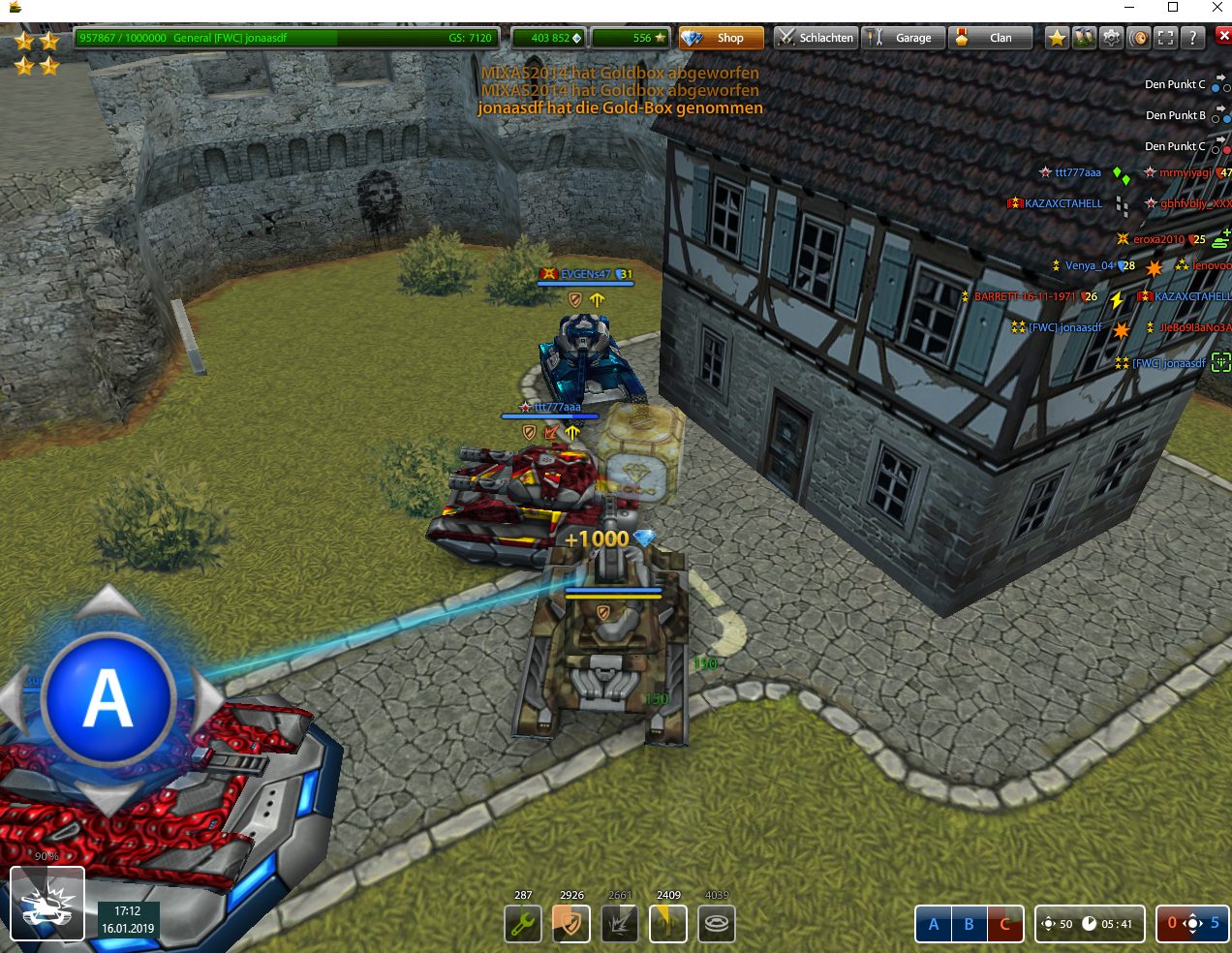
Task: Go to the Garage
Action: tap(902, 38)
